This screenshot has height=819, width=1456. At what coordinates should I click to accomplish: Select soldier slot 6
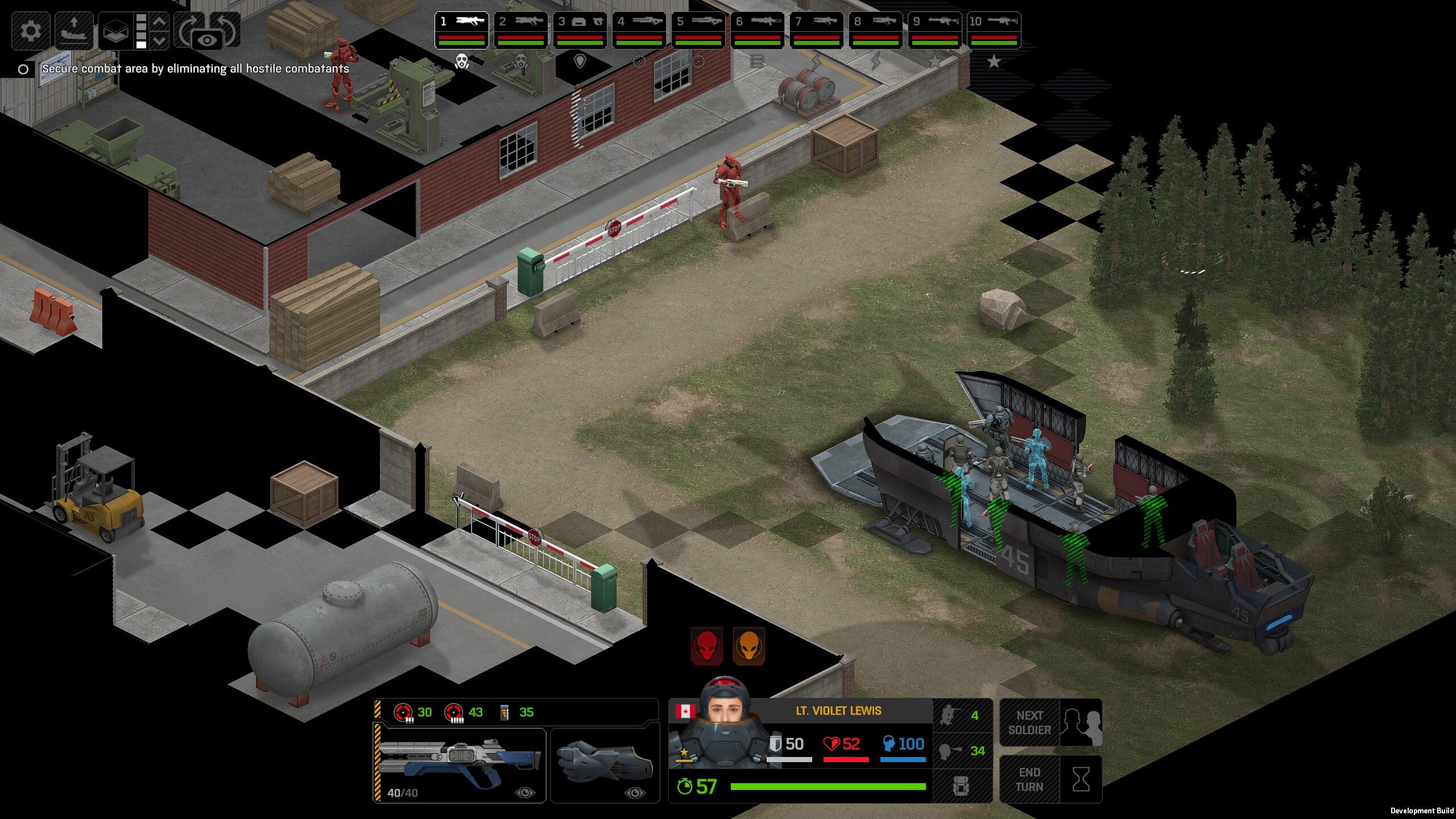(757, 30)
